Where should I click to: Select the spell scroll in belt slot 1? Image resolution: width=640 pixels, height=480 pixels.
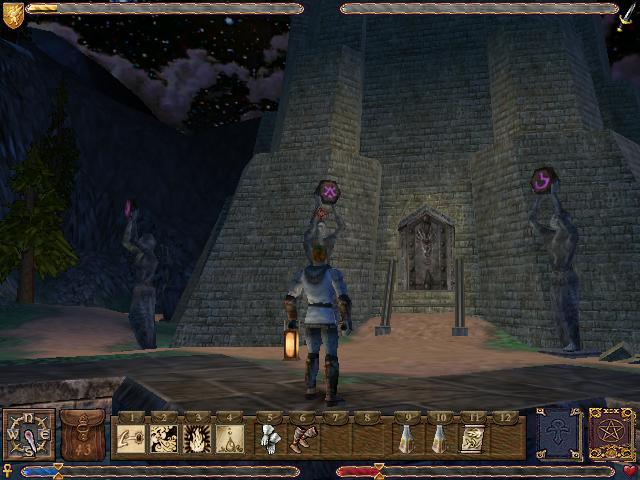pos(131,439)
